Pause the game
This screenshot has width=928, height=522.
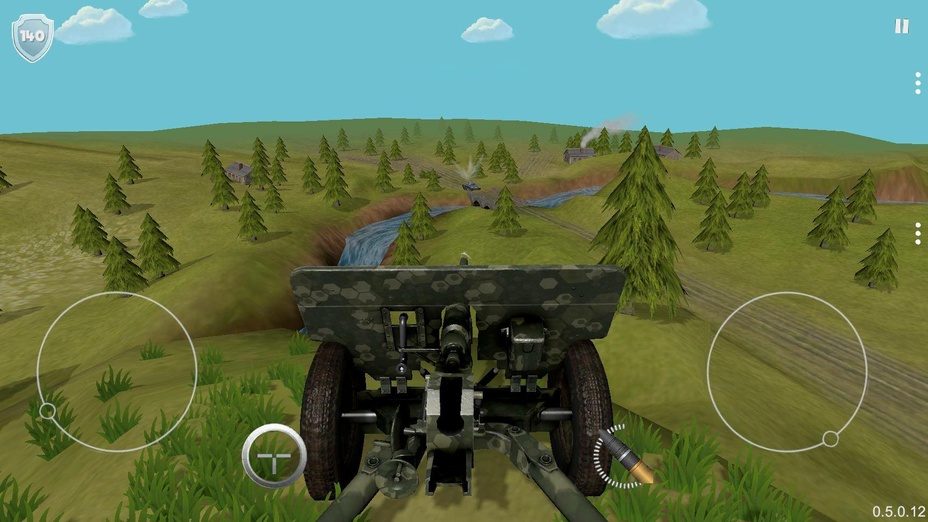(x=901, y=27)
